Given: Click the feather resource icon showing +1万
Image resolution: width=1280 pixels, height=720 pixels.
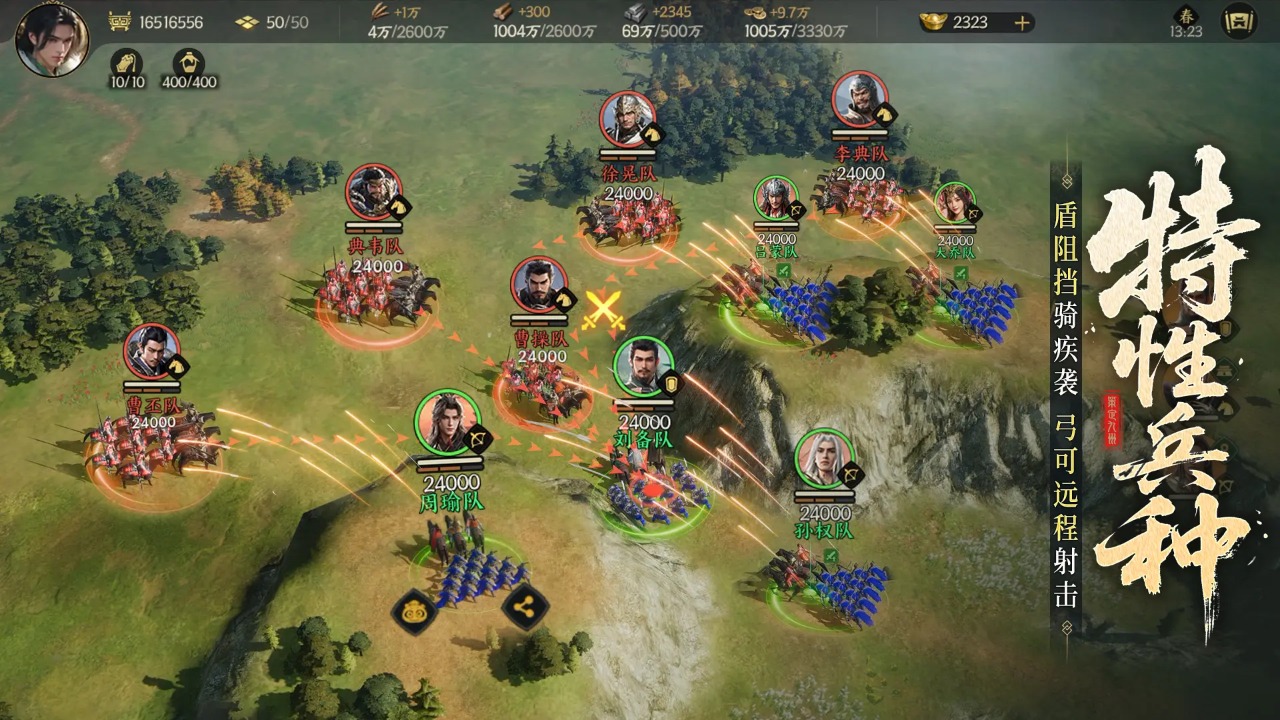Looking at the screenshot, I should tap(380, 13).
